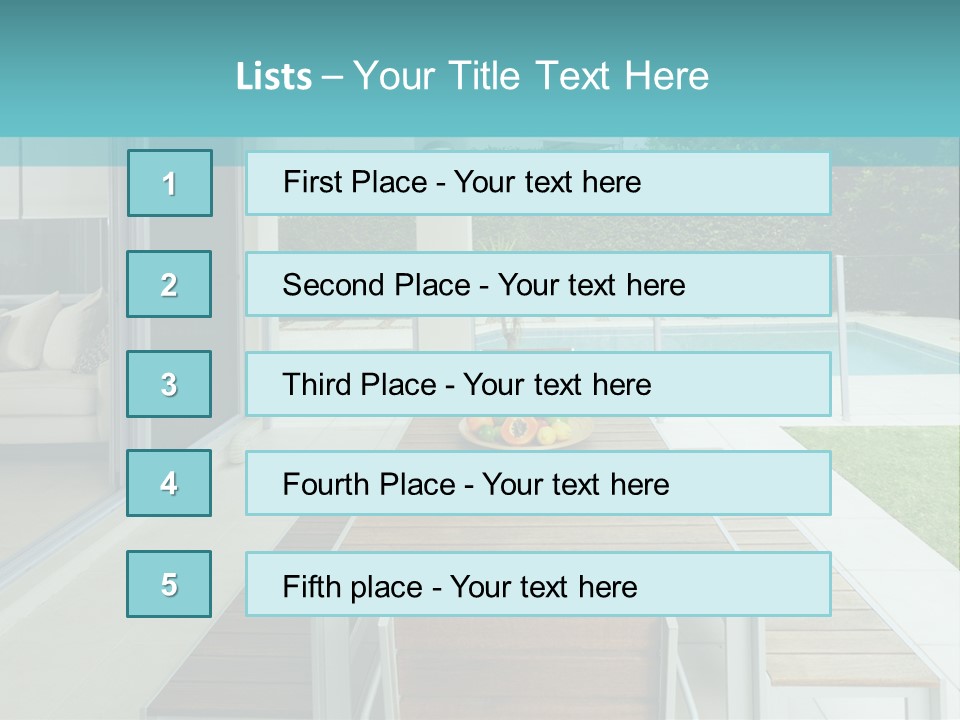Click the Fifth place text row
The image size is (960, 720).
[x=538, y=584]
